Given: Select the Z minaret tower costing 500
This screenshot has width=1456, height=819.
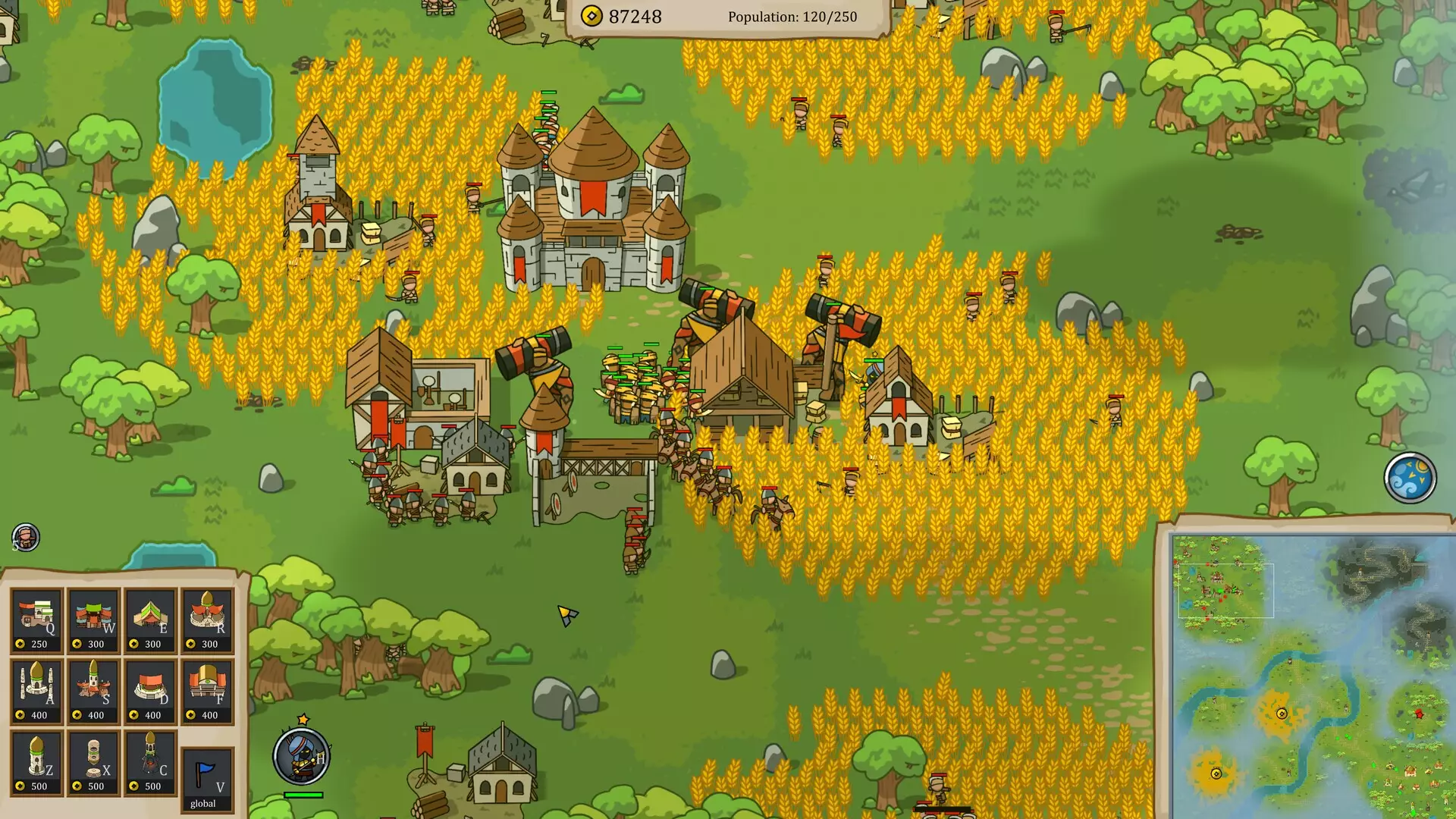Looking at the screenshot, I should click(36, 762).
